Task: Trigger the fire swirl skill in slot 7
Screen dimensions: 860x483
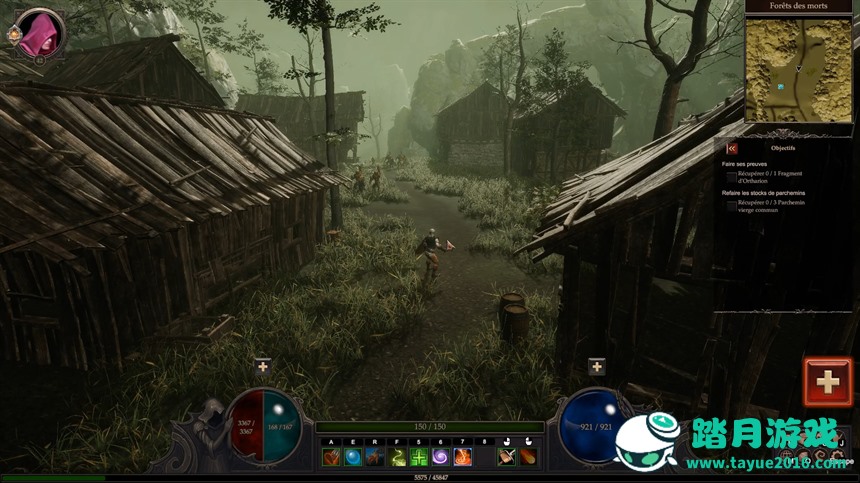Action: 463,457
